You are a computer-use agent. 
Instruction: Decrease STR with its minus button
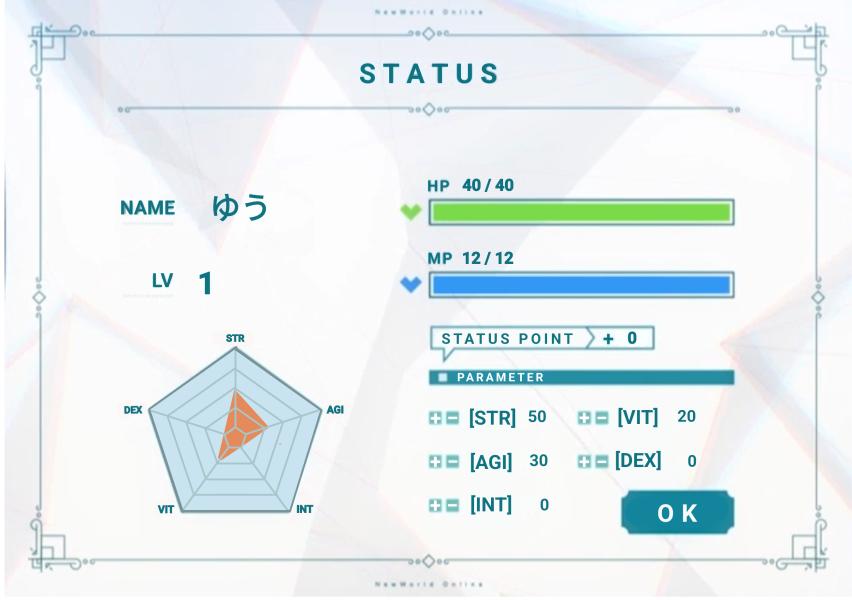point(452,419)
